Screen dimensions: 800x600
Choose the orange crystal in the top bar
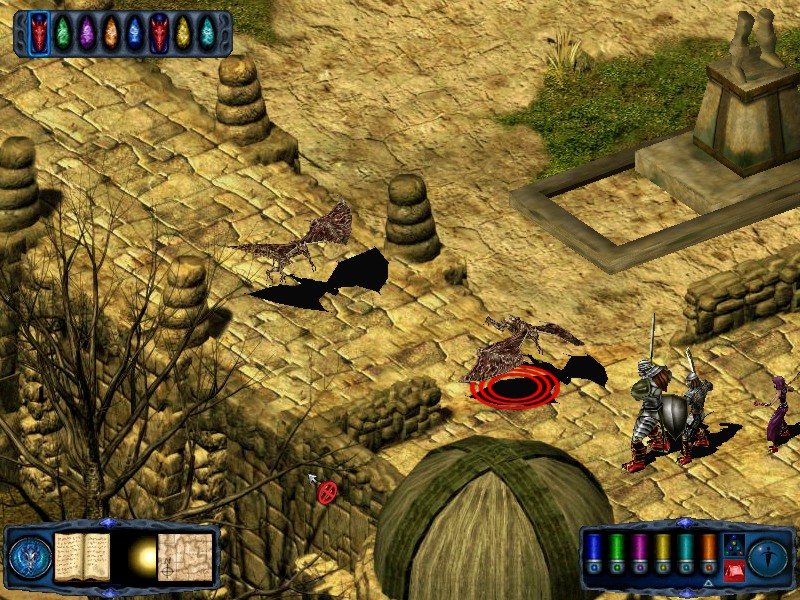tap(111, 33)
